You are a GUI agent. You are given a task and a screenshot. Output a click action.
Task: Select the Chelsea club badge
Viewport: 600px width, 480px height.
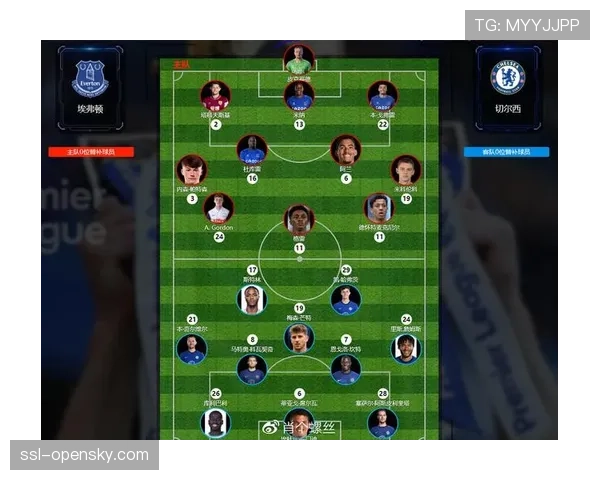(507, 77)
